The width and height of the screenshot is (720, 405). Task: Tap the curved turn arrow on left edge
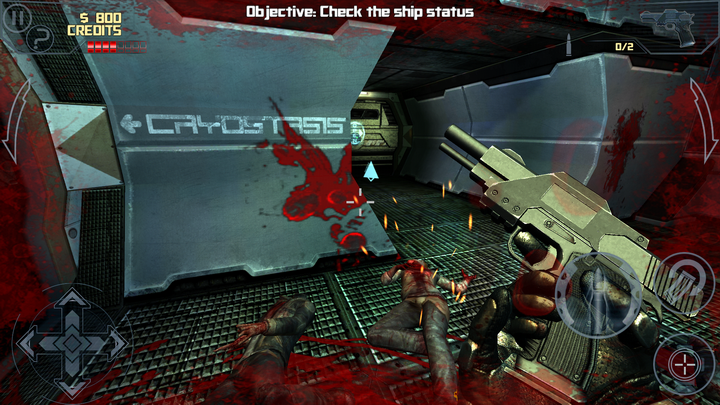(16, 122)
